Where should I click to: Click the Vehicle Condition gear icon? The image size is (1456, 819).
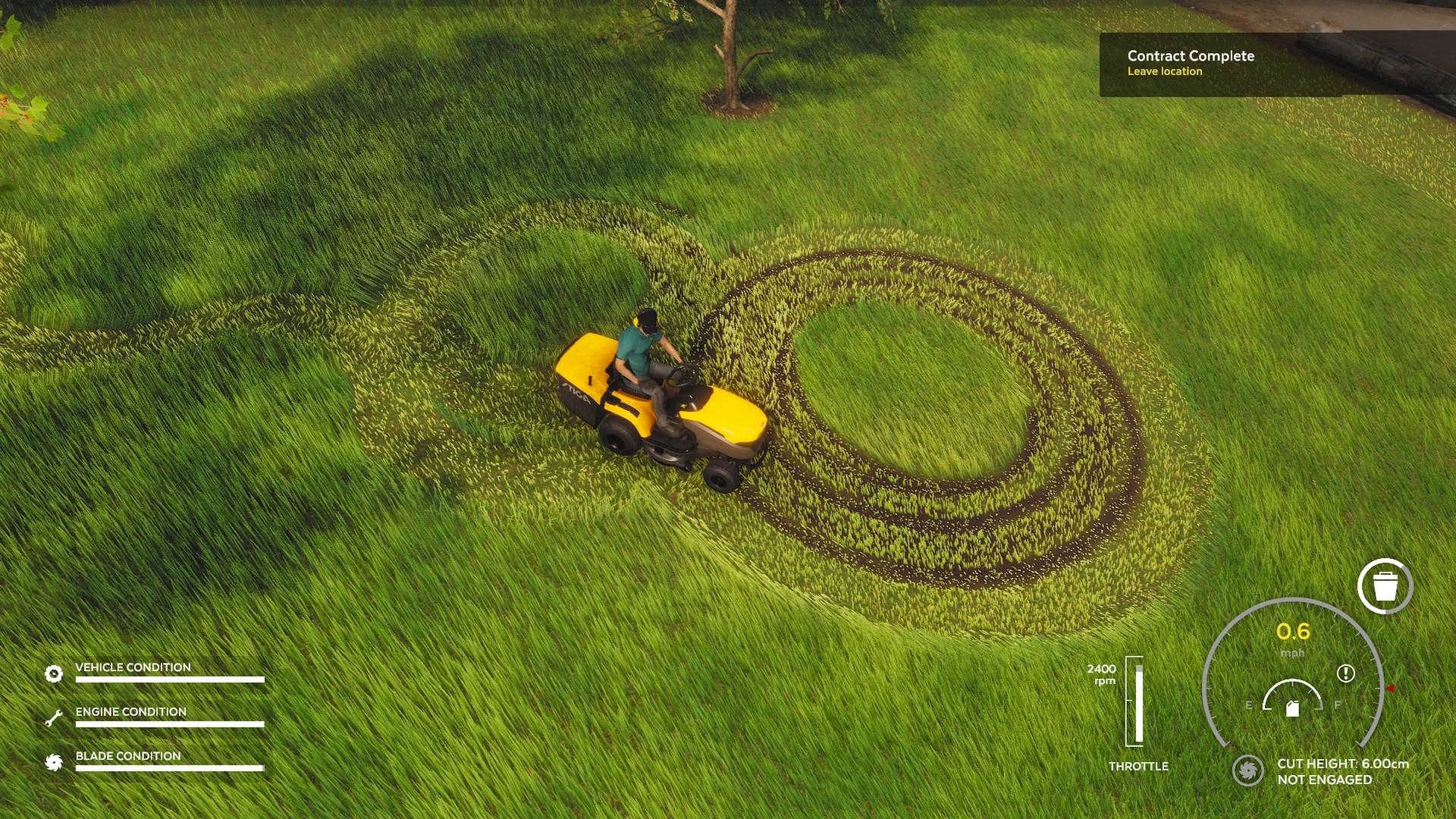(53, 673)
